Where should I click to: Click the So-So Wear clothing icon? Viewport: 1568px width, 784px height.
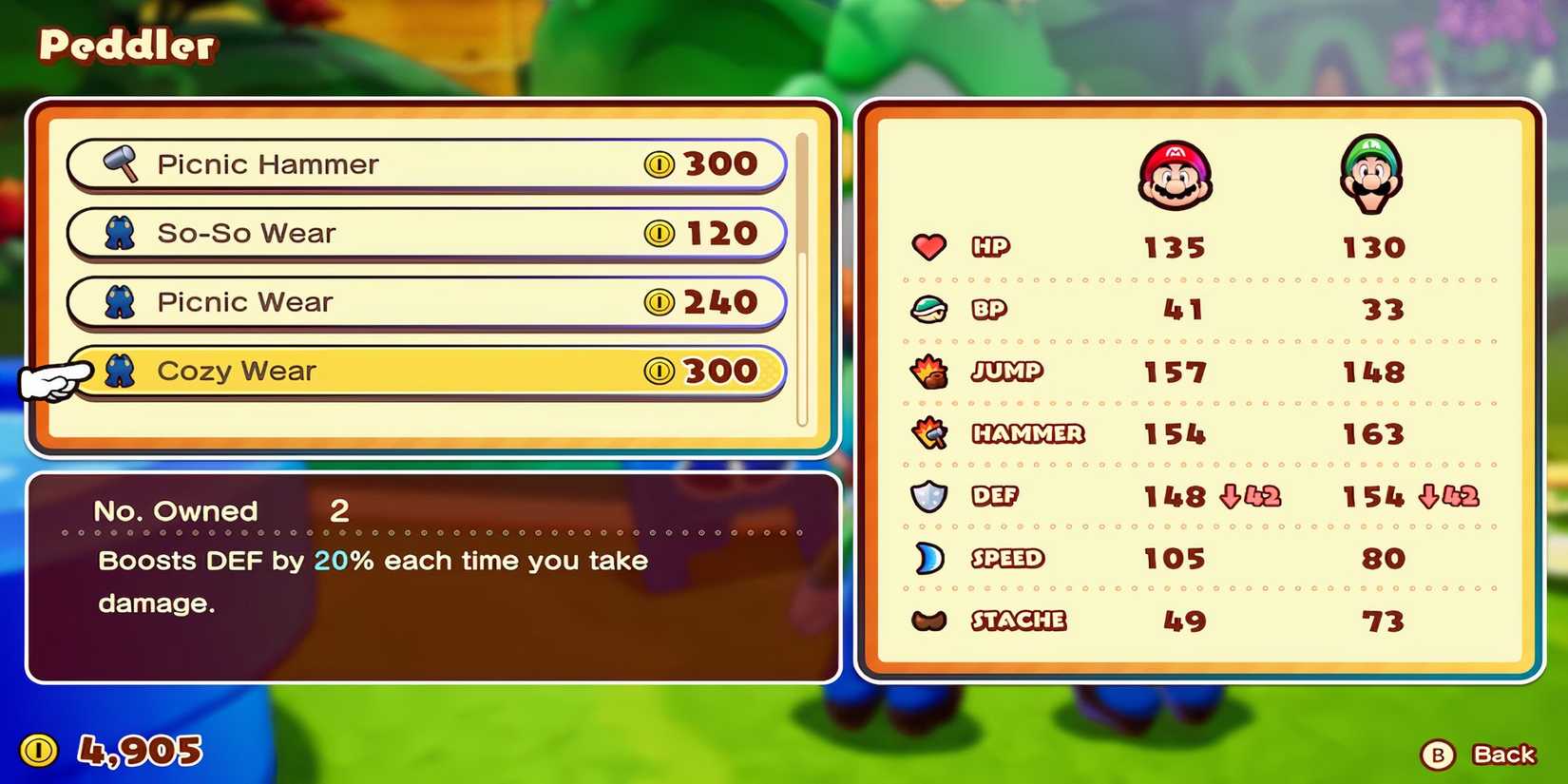point(120,233)
